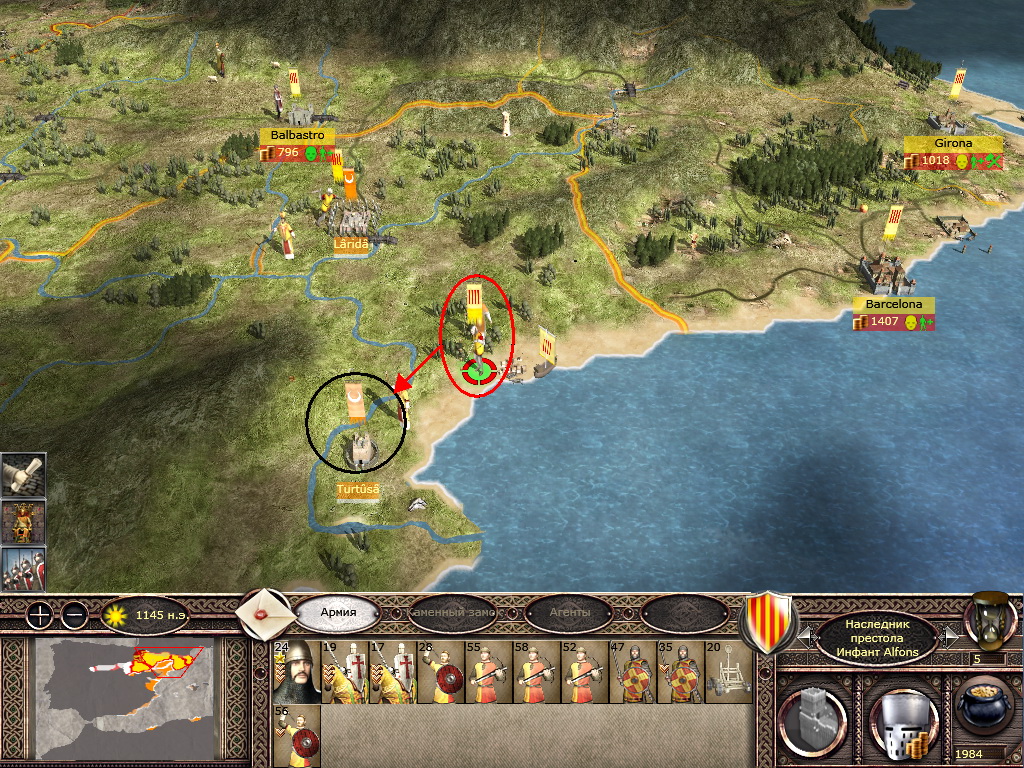Select the general's portrait unit card
This screenshot has height=768, width=1024.
click(x=295, y=672)
